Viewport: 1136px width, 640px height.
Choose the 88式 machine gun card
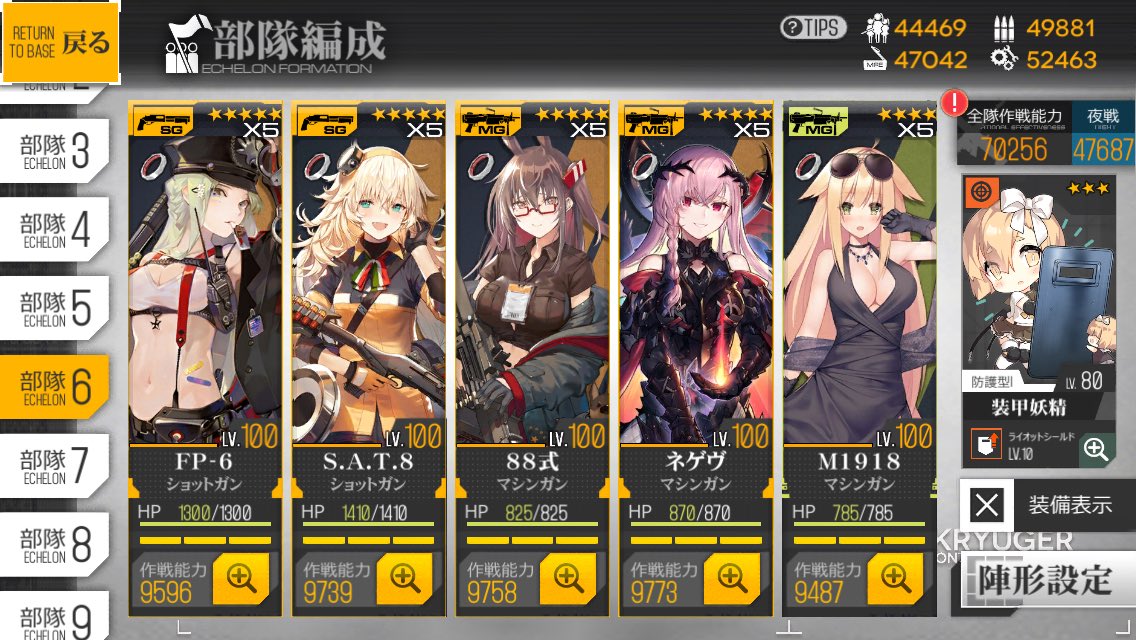pos(533,290)
